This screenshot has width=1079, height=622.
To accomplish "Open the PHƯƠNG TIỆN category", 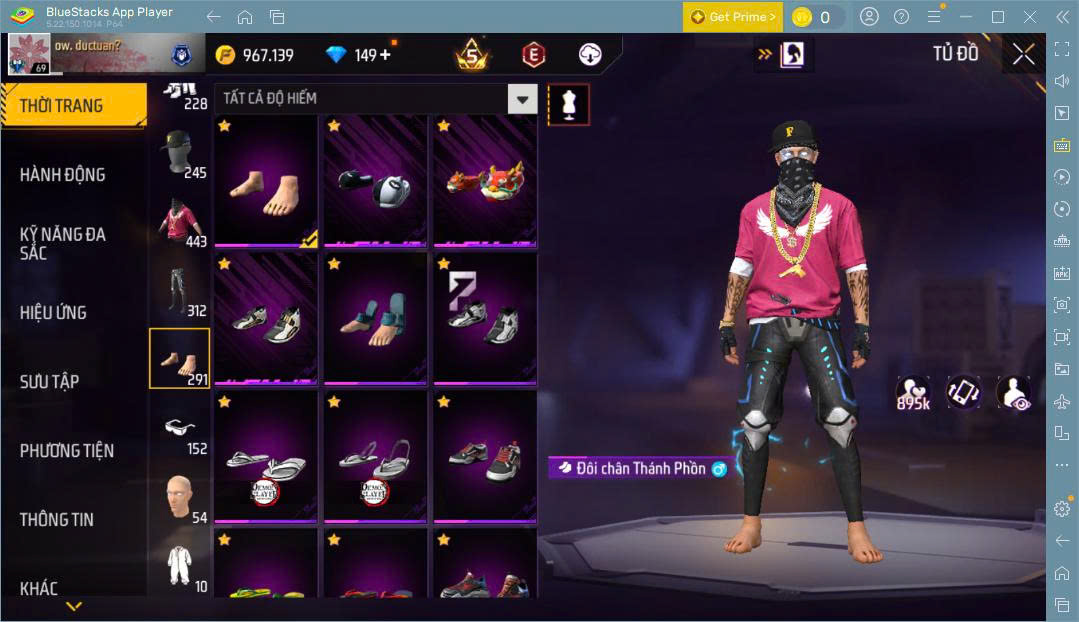I will pos(66,450).
